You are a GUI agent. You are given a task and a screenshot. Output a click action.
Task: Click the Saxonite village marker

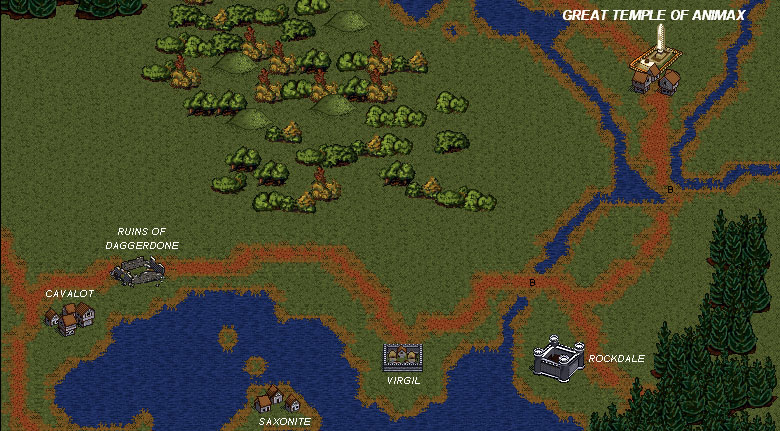point(274,399)
